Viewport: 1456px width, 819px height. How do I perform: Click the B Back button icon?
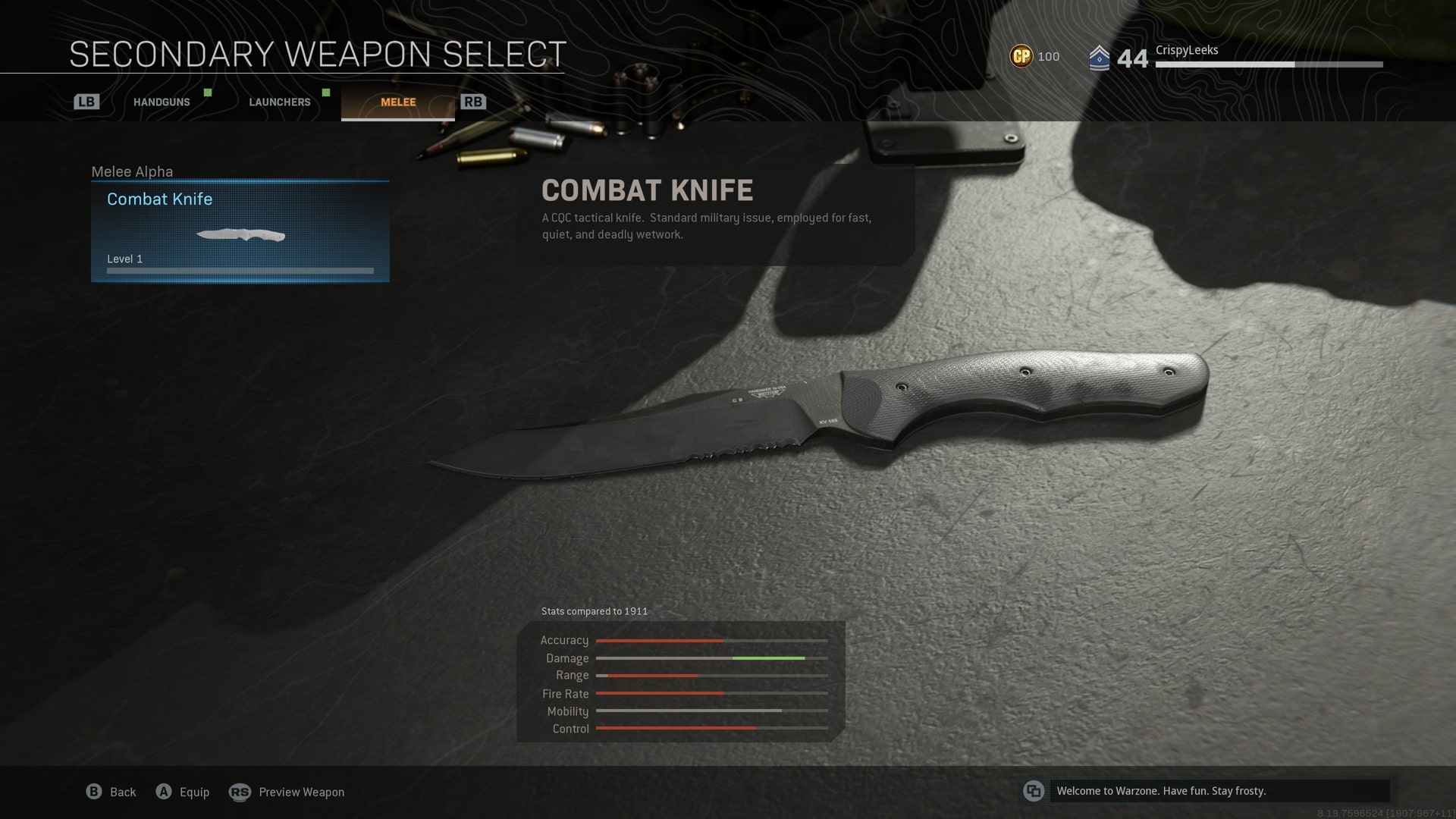pos(94,791)
